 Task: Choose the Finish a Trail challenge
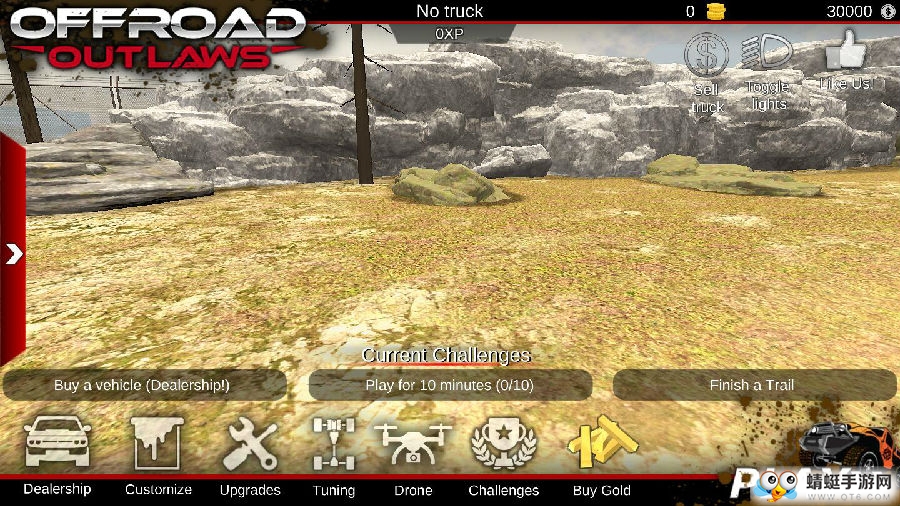(x=752, y=385)
